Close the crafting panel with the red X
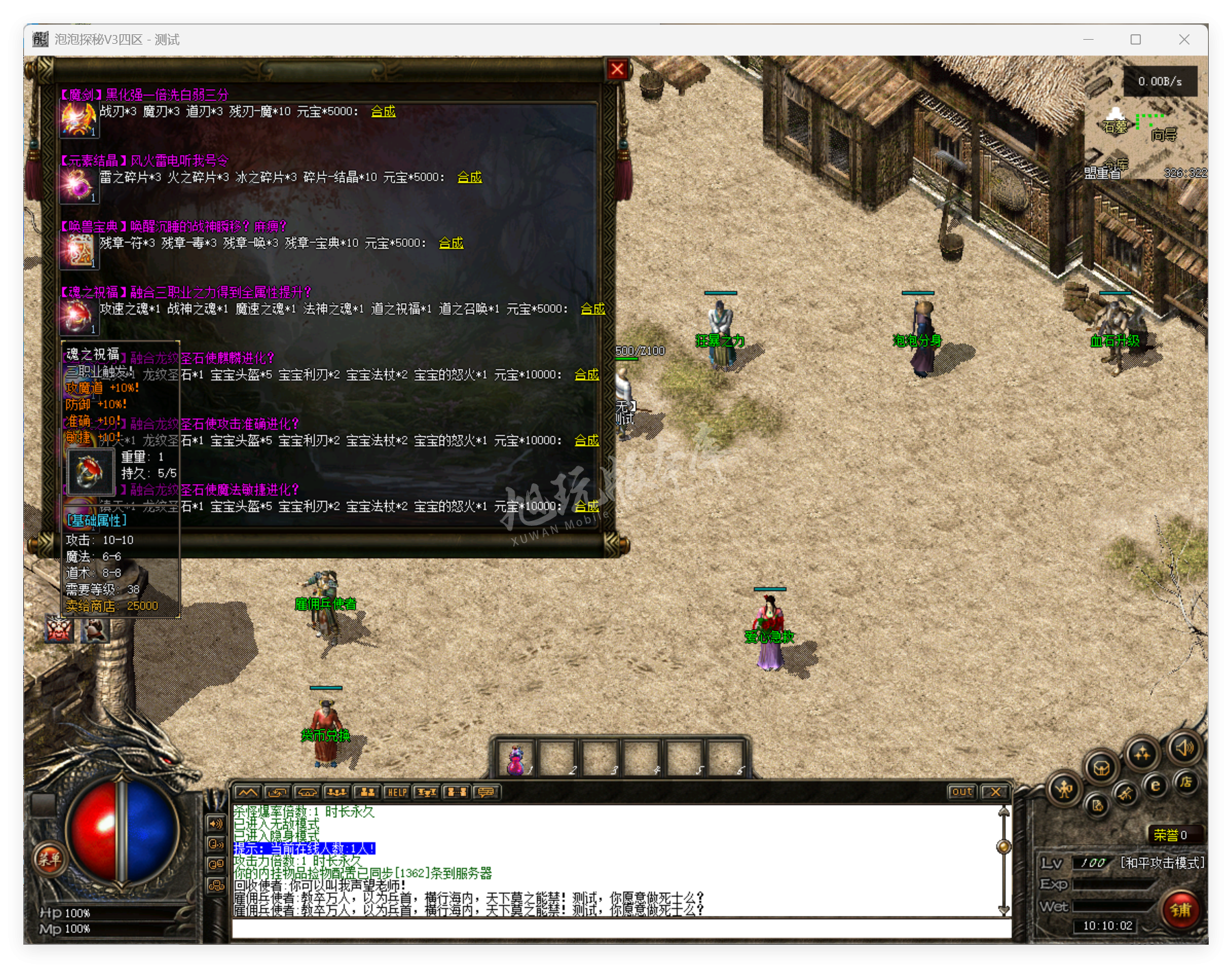This screenshot has width=1232, height=968. [x=618, y=69]
